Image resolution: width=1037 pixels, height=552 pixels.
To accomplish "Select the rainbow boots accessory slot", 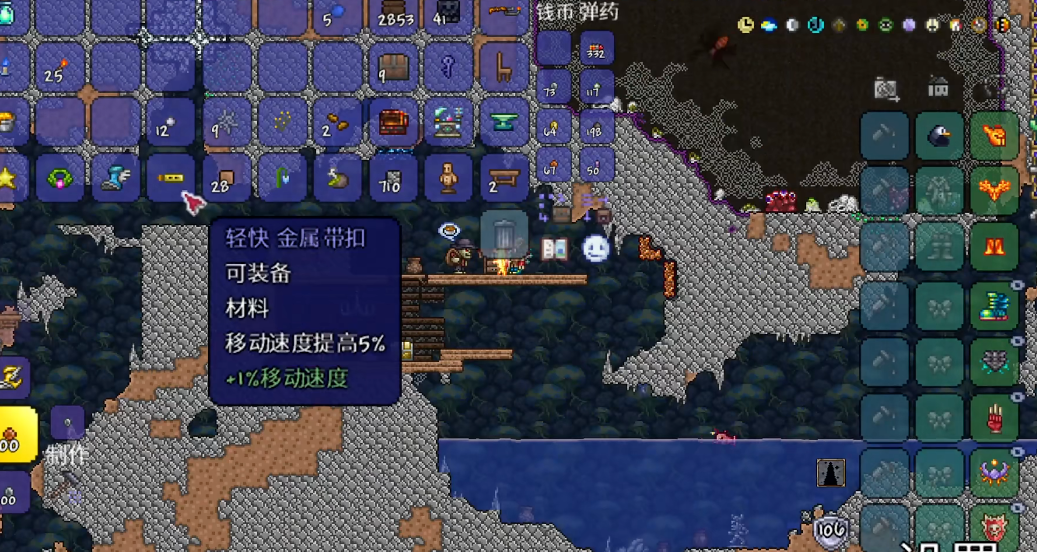I will click(994, 306).
